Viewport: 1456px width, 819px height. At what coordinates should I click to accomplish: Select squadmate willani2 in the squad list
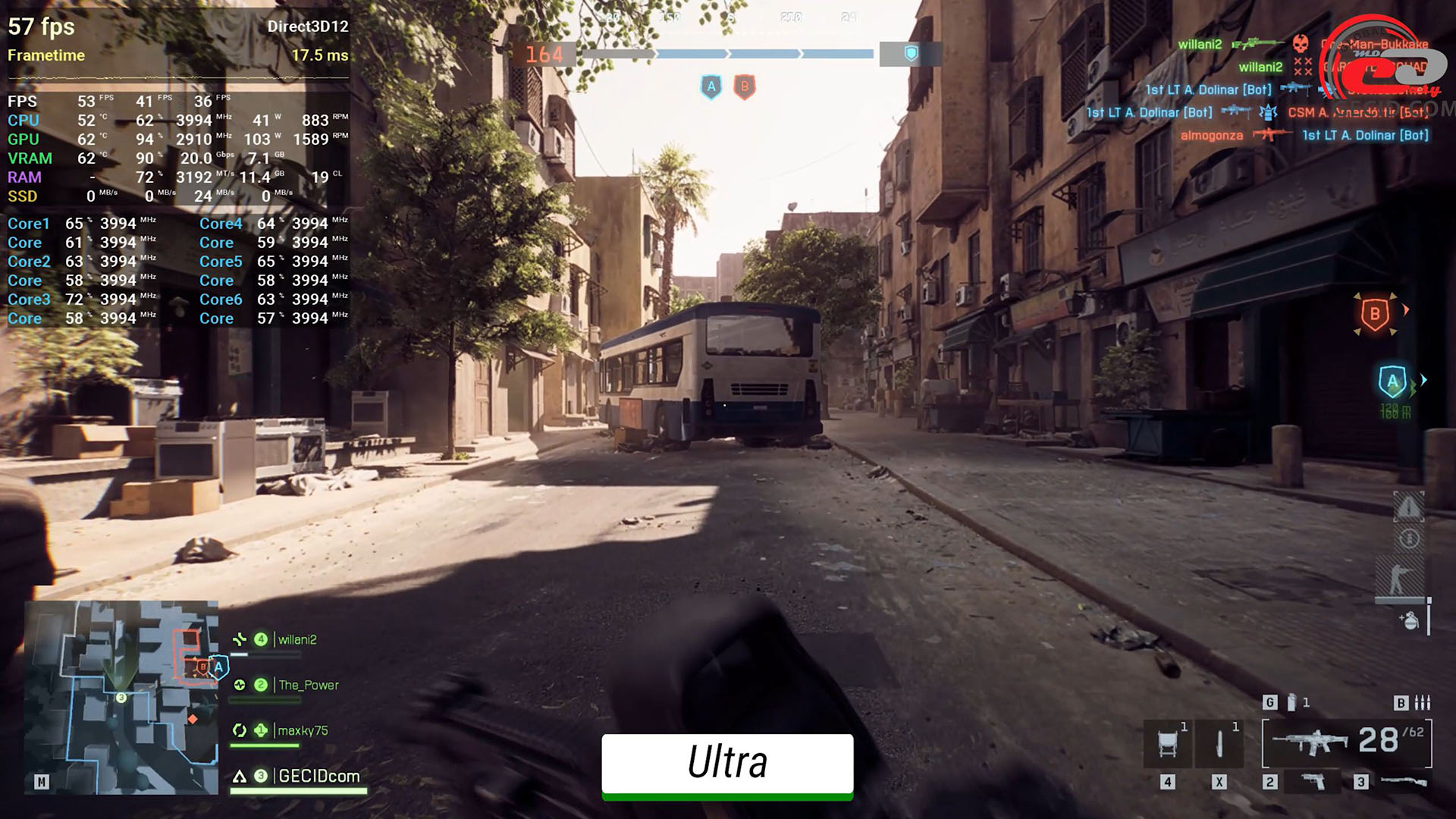(x=297, y=639)
